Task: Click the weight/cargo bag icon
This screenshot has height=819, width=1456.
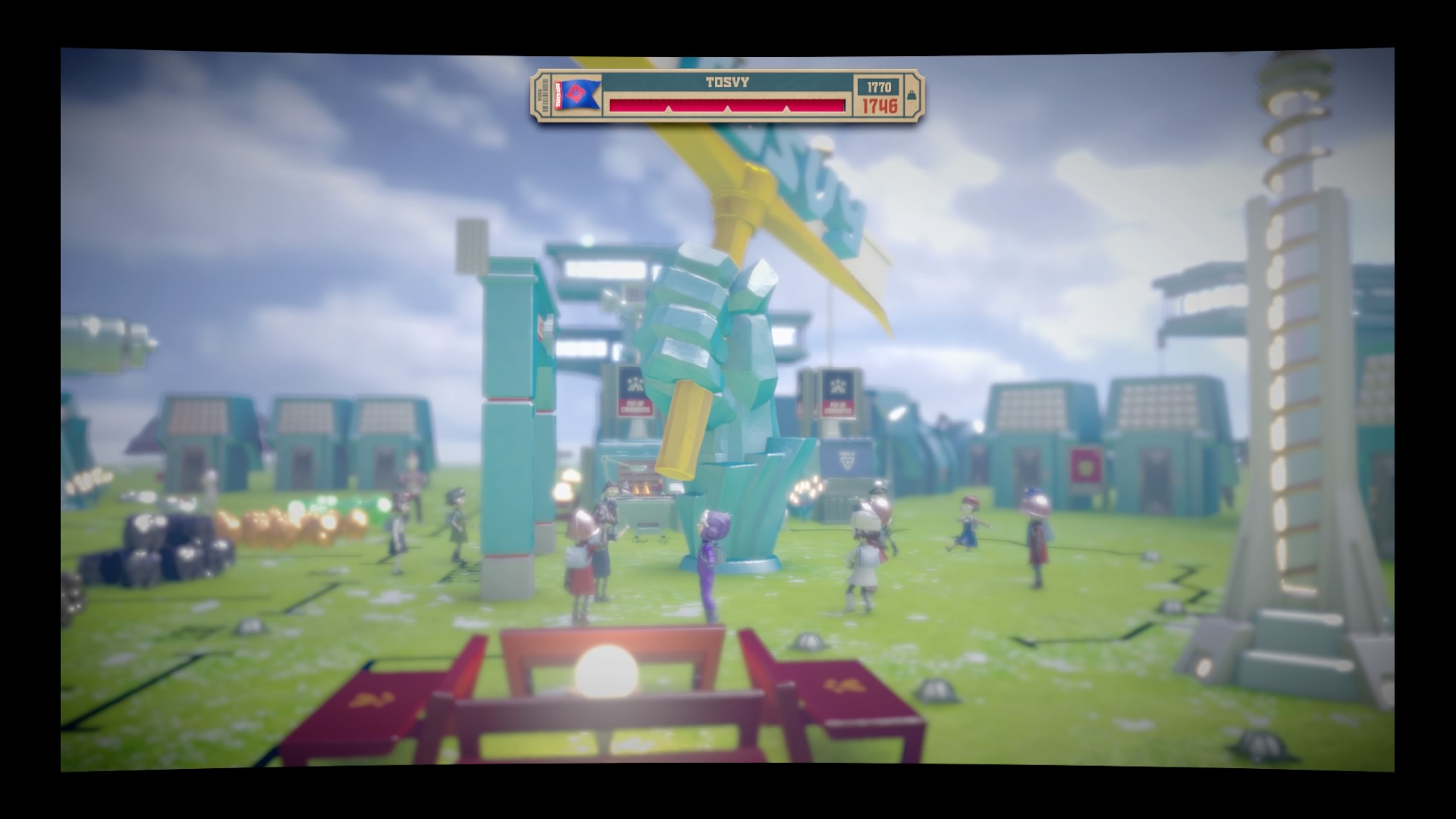Action: point(910,96)
